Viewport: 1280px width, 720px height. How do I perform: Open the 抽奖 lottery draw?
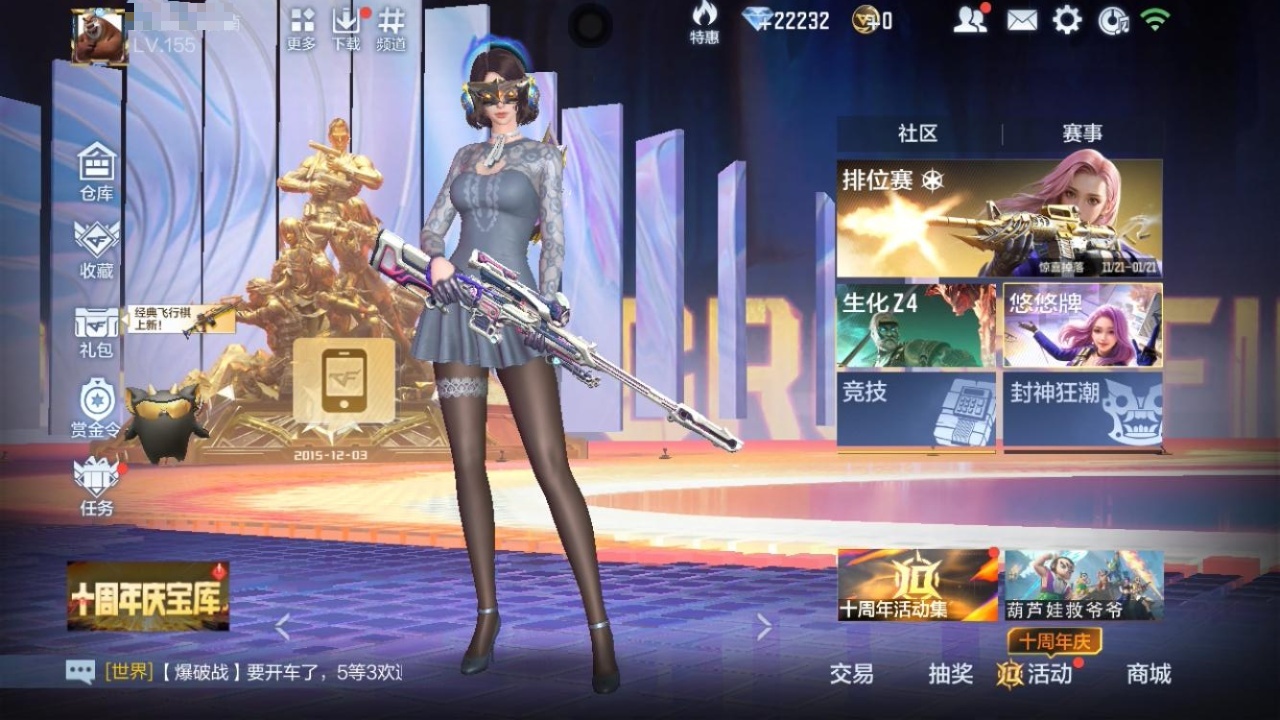click(950, 674)
